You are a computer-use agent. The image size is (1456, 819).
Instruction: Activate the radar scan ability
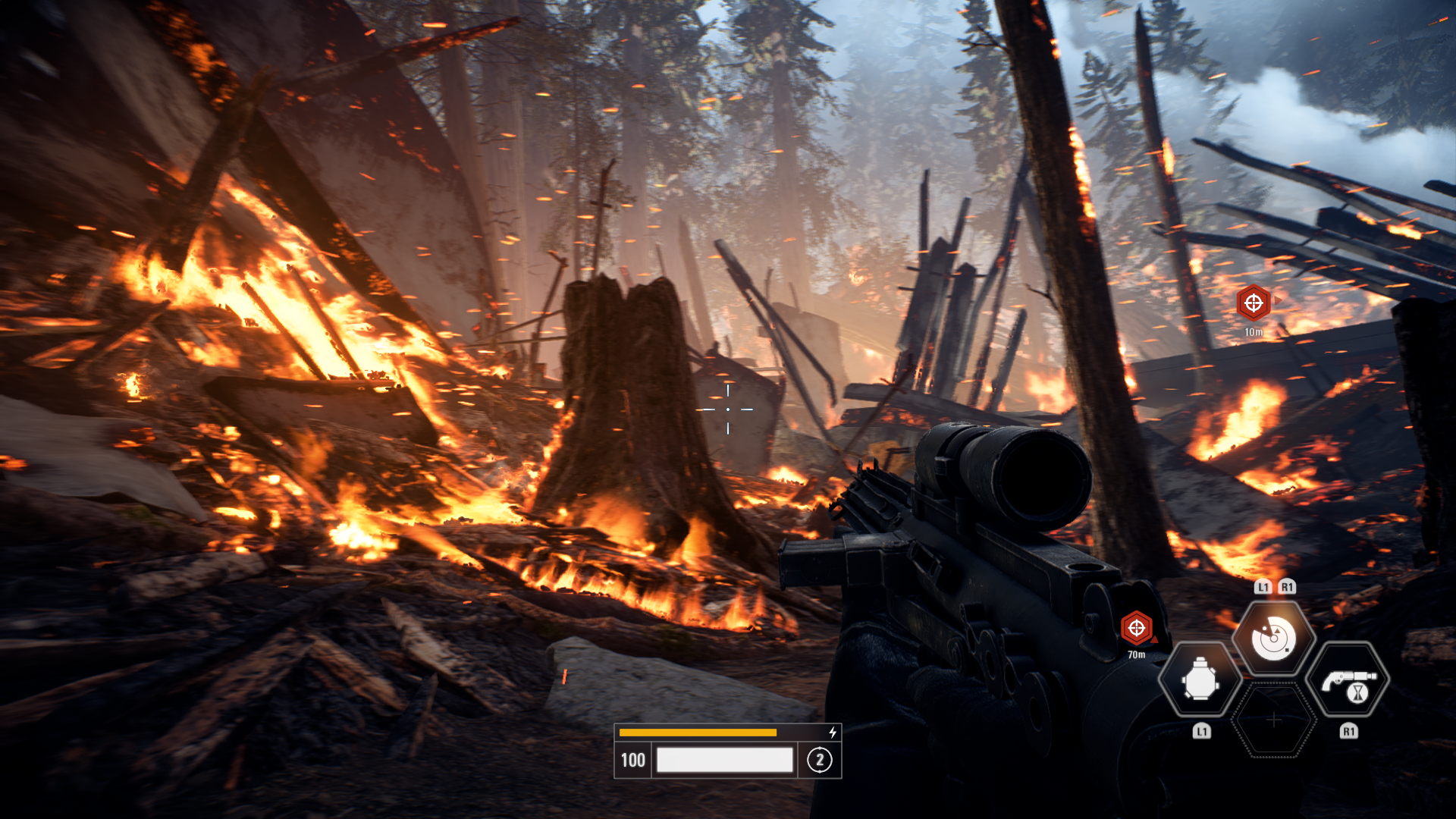pos(1273,639)
